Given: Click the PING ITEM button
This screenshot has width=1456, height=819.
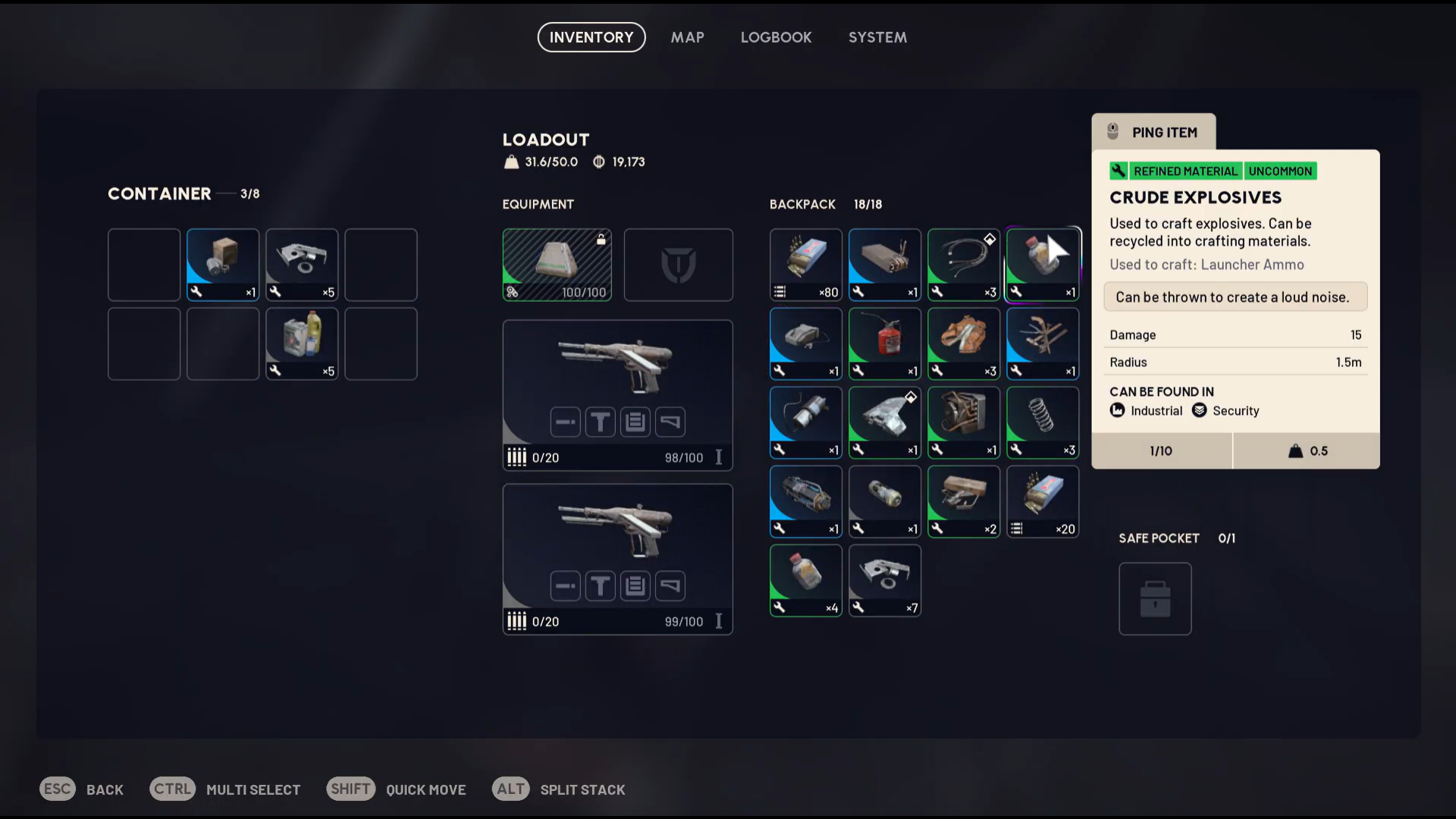Looking at the screenshot, I should coord(1153,132).
